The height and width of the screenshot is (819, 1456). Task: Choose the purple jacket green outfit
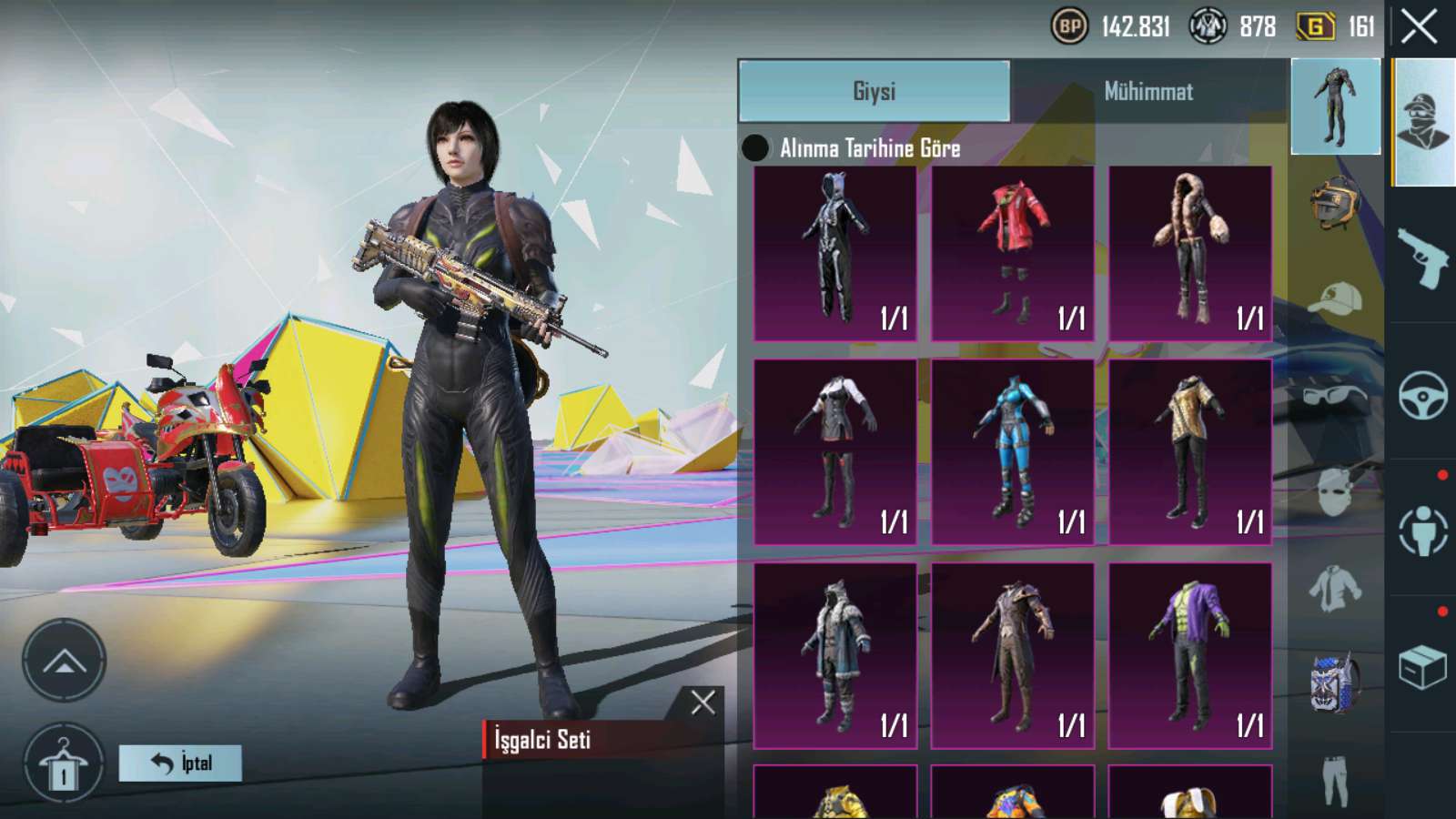pos(1189,655)
